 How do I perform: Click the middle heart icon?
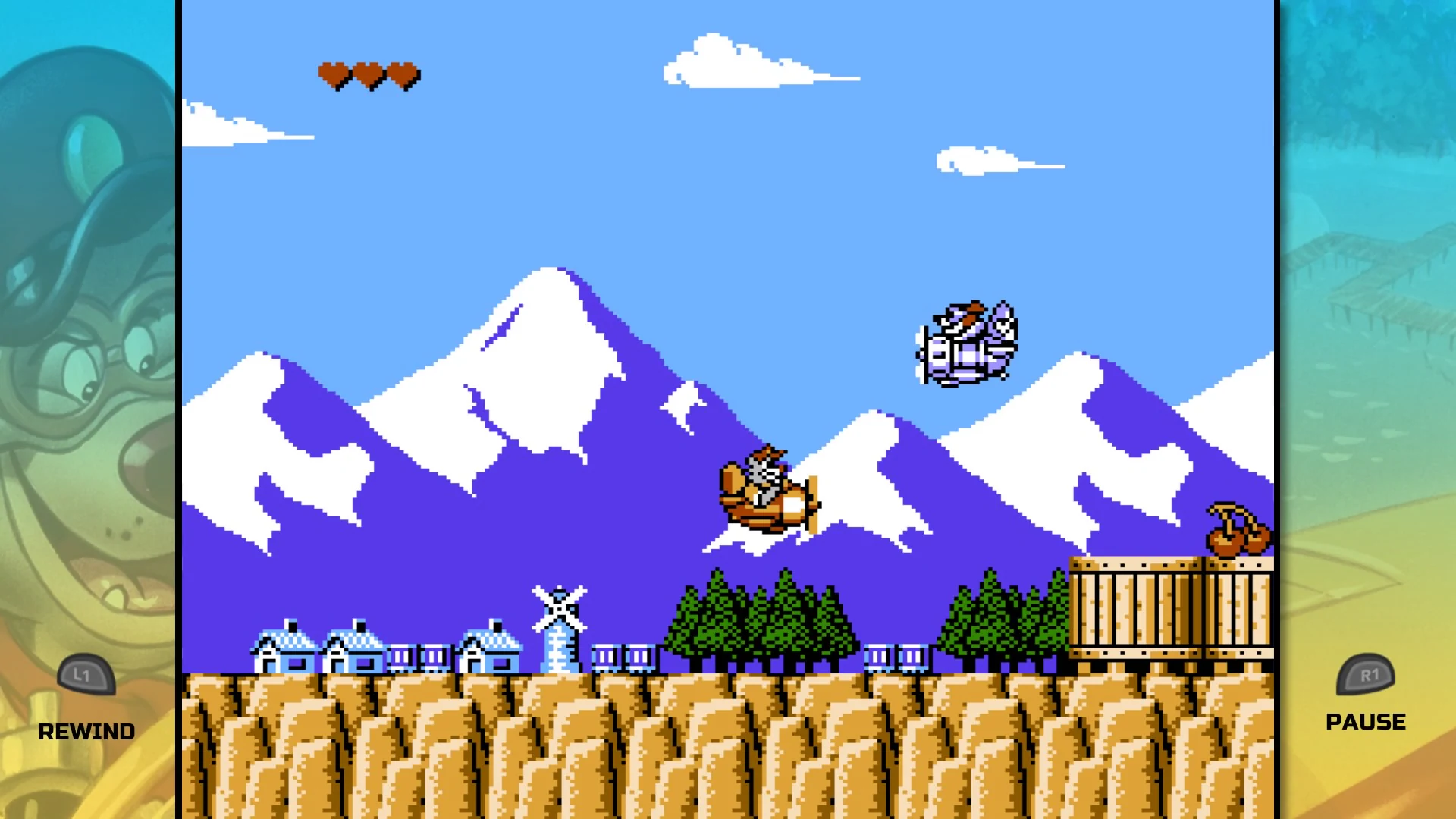[367, 74]
